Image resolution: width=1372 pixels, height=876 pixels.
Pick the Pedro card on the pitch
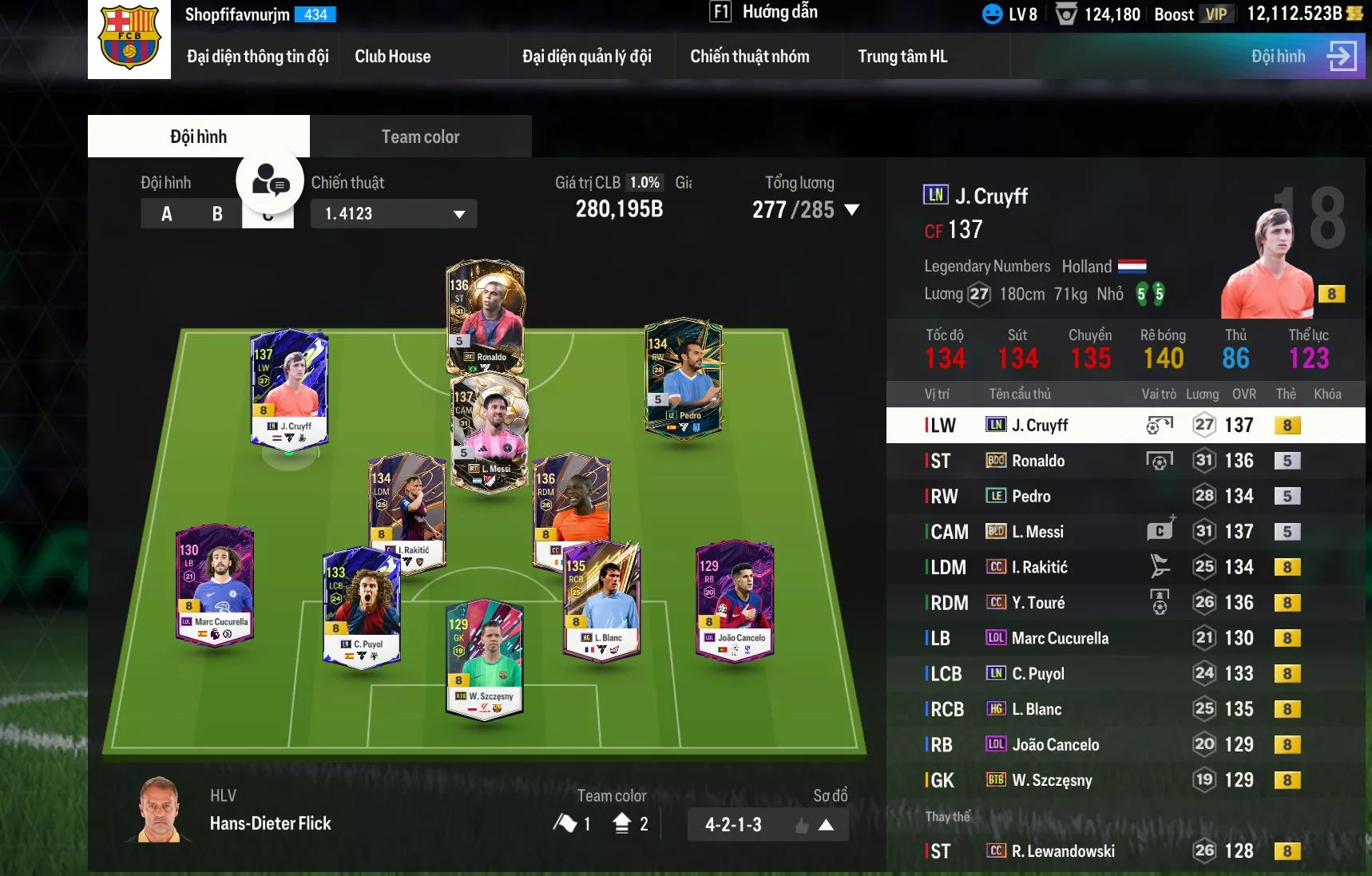coord(684,375)
